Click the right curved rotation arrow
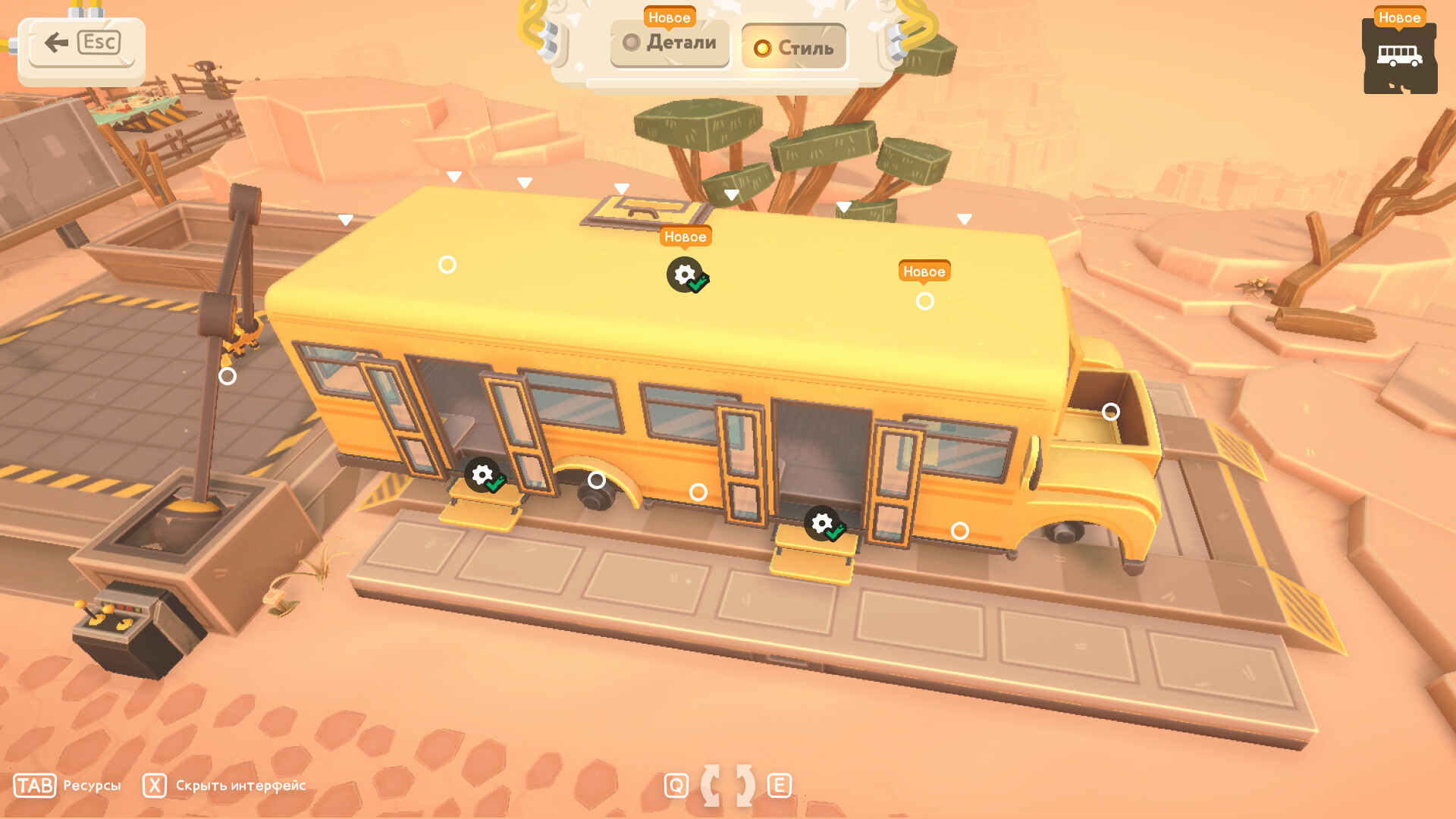This screenshot has height=819, width=1456. [x=745, y=786]
